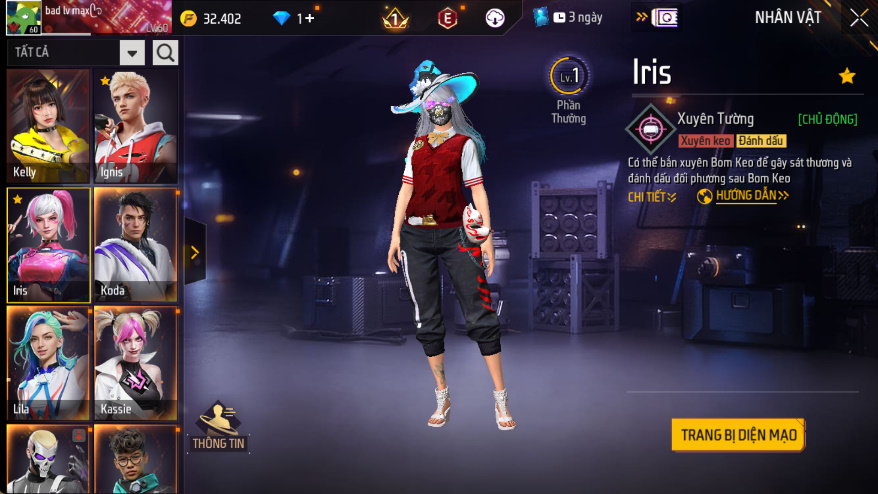Image resolution: width=878 pixels, height=494 pixels.
Task: Open the character search magnifier
Action: click(x=165, y=53)
